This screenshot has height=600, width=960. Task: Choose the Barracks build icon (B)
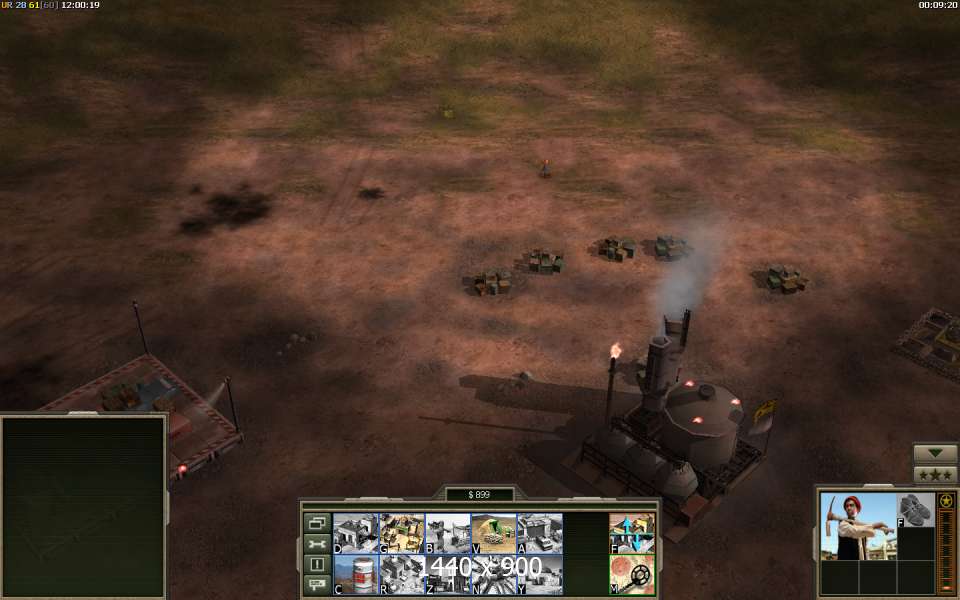click(x=447, y=533)
